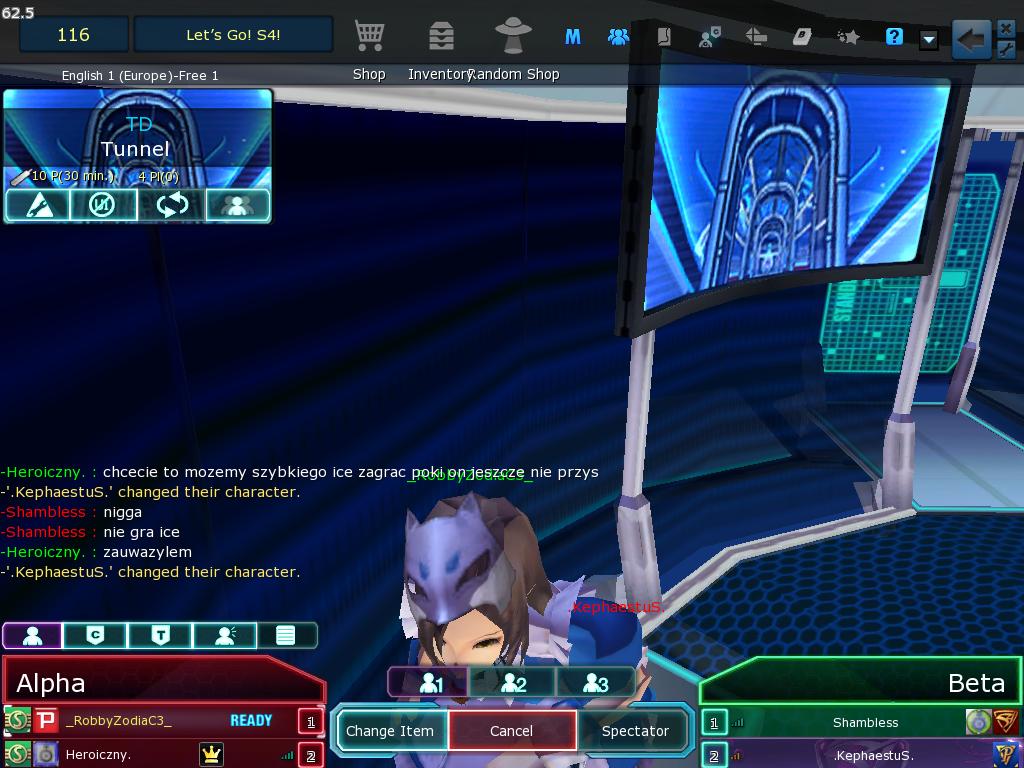Select character slot 2

[513, 683]
